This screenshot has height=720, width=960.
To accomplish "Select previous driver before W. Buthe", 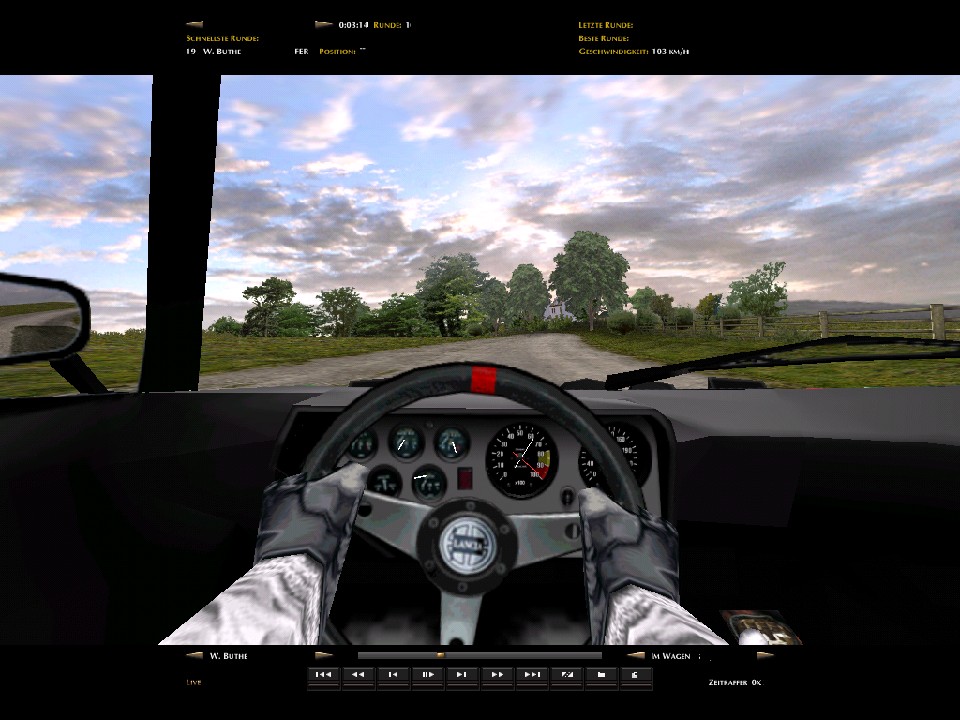I will click(x=194, y=656).
